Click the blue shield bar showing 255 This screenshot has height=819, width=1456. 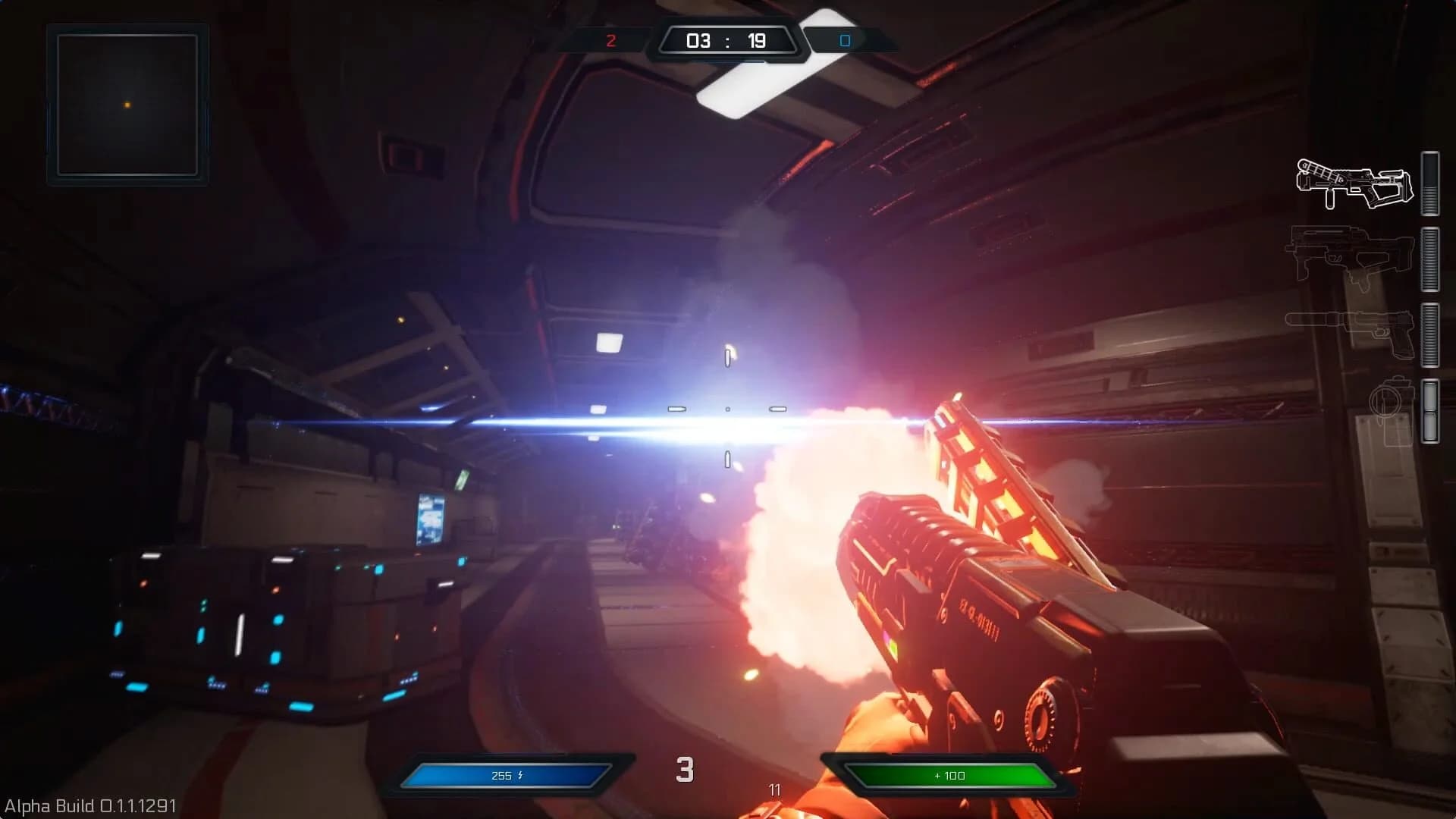point(504,776)
